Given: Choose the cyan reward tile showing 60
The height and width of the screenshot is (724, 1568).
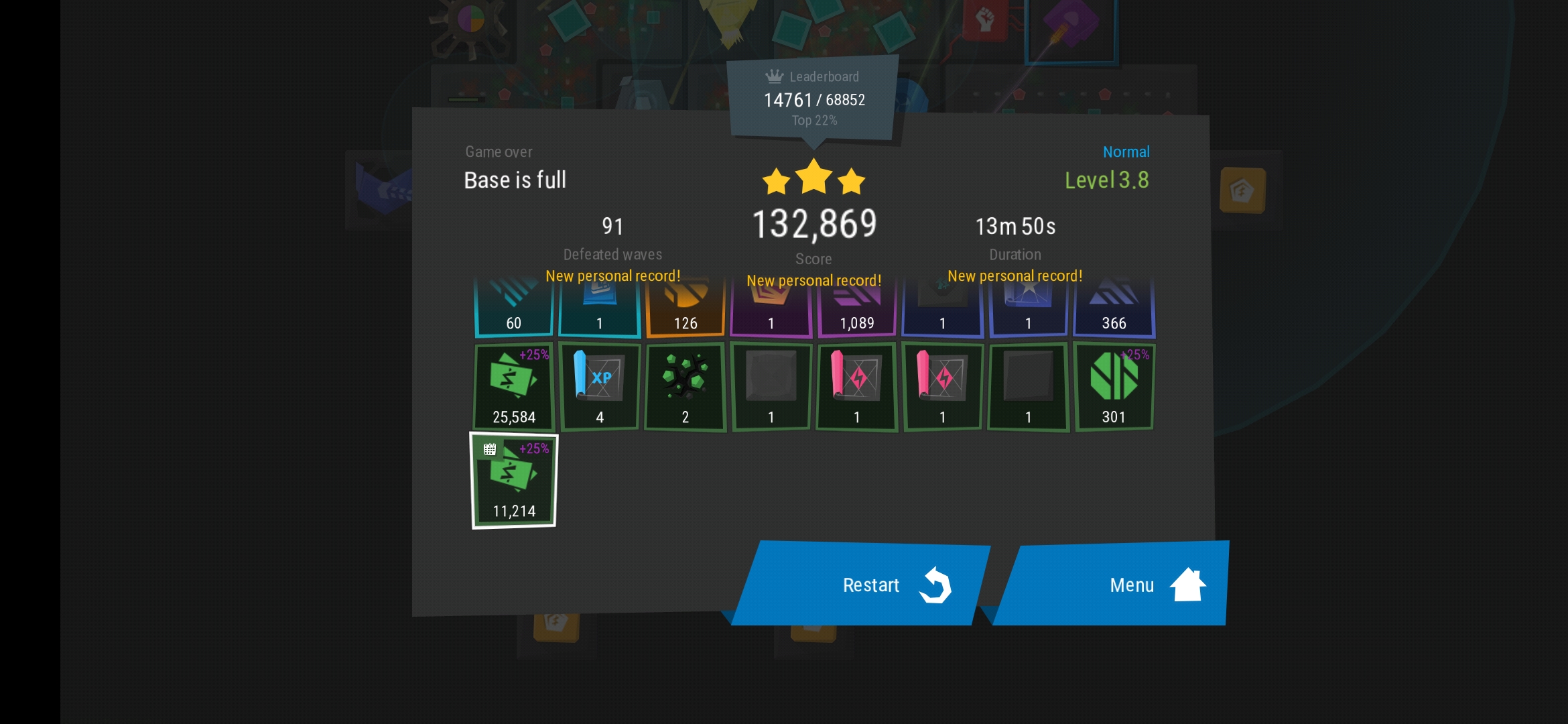Looking at the screenshot, I should [x=514, y=310].
